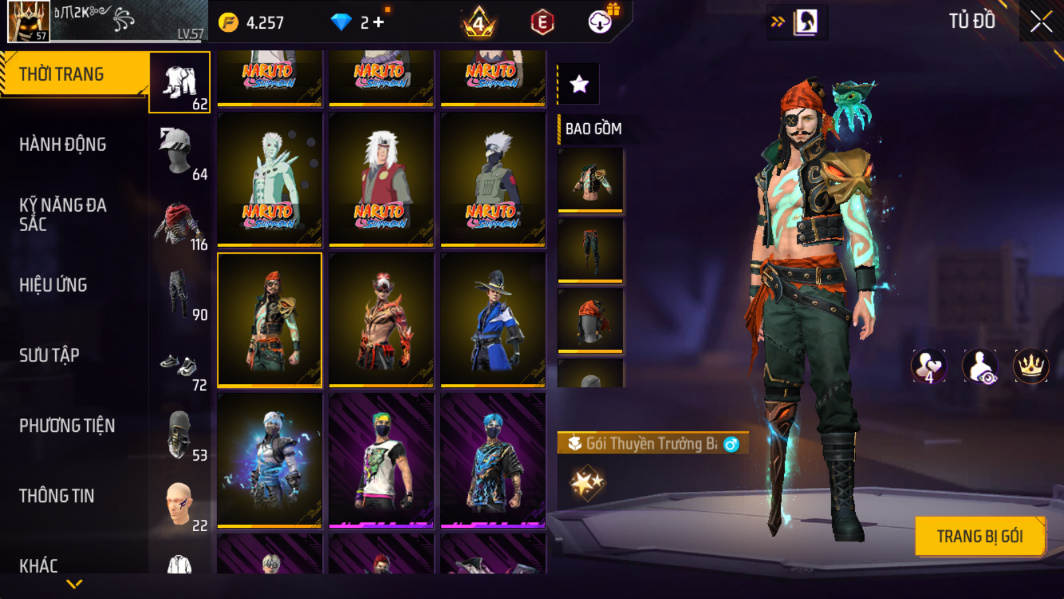The height and width of the screenshot is (599, 1064).
Task: Open the PHƯƠNG TIỆN category
Action: [x=67, y=426]
